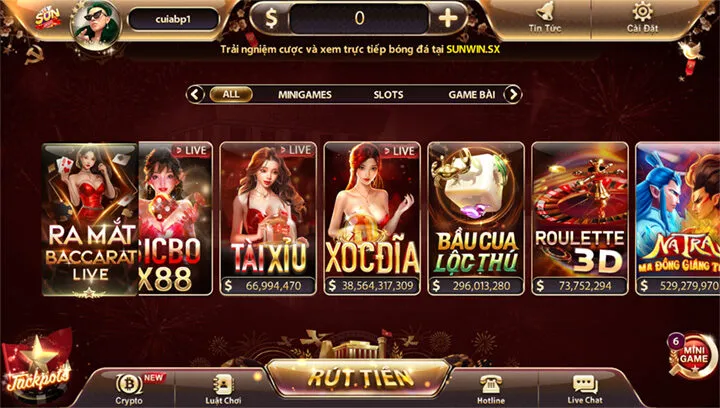Image resolution: width=720 pixels, height=408 pixels.
Task: Add funds with the plus button
Action: (449, 18)
